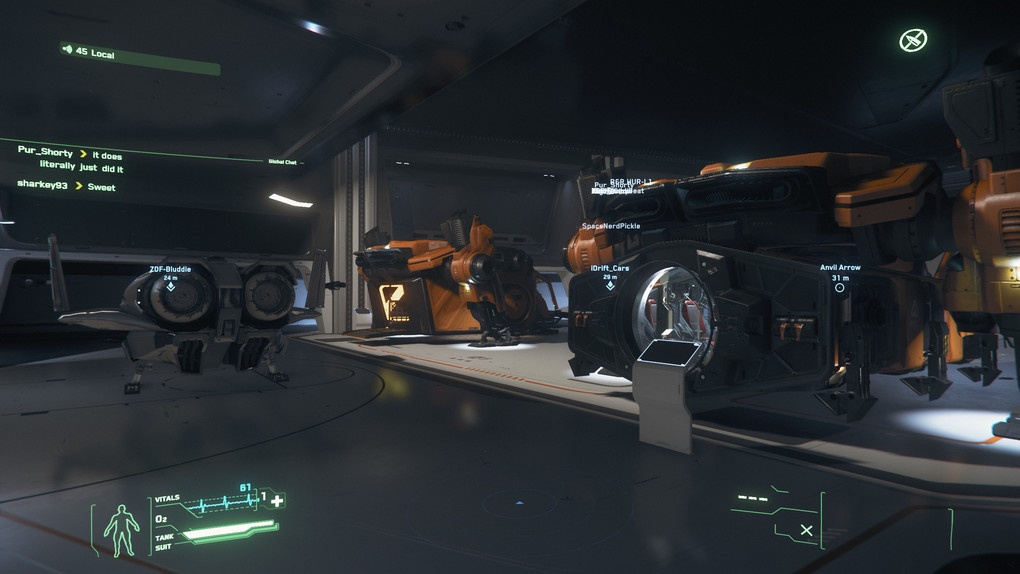
Task: Select the iDrift_Cars player marker
Action: [610, 285]
